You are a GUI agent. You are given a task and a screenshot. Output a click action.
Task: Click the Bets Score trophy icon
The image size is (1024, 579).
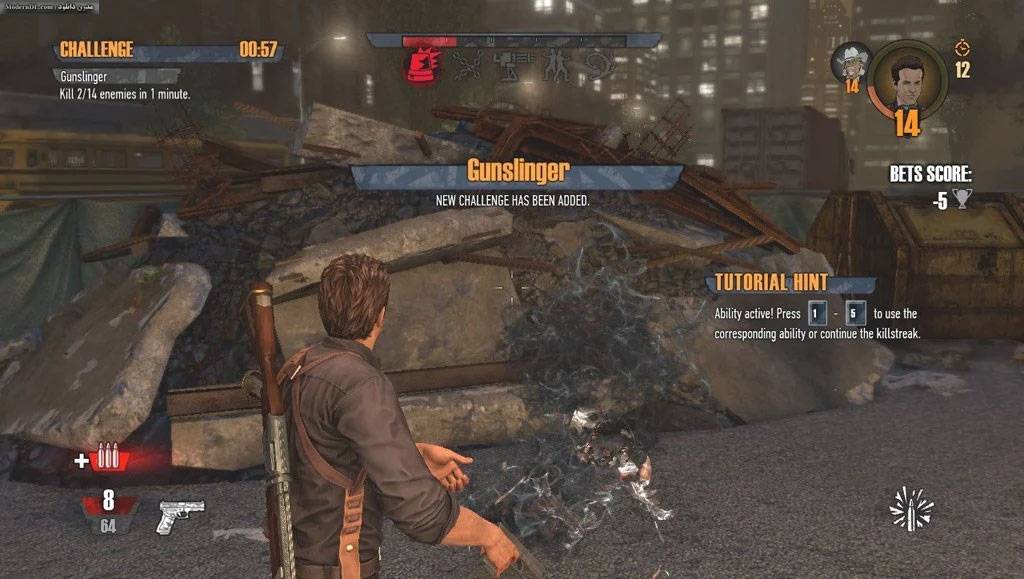click(962, 199)
